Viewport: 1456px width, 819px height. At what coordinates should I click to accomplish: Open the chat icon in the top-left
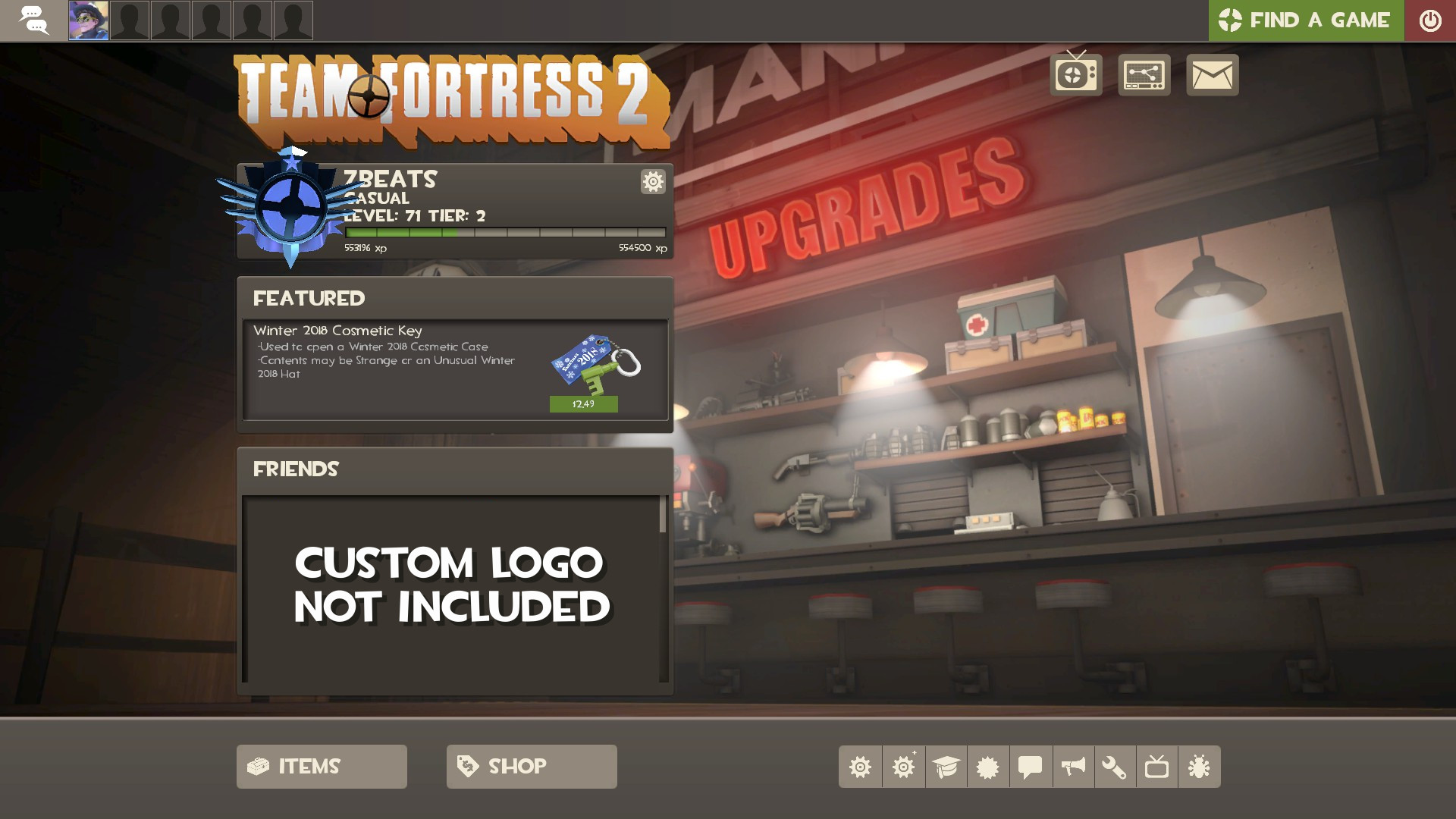[x=34, y=20]
